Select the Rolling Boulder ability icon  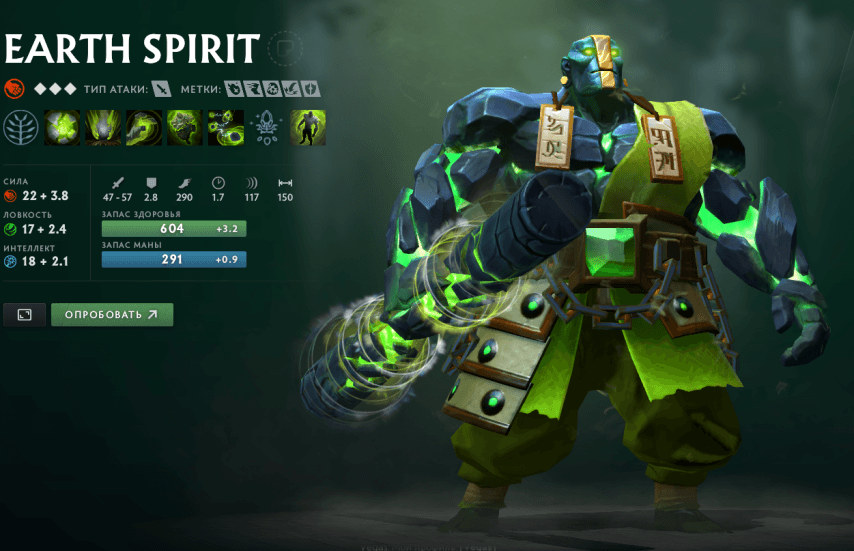coord(102,128)
